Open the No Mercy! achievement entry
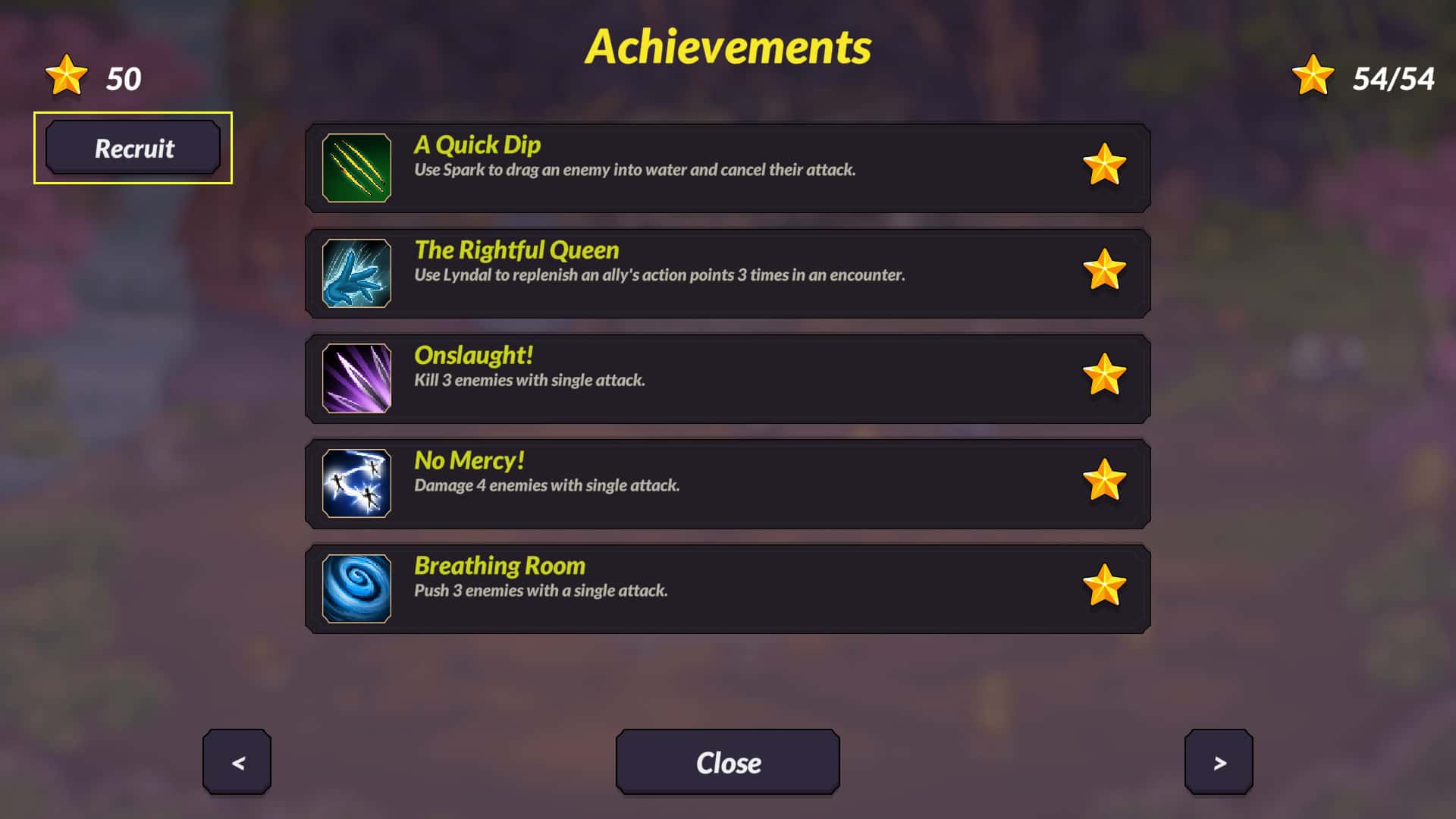 click(x=728, y=484)
